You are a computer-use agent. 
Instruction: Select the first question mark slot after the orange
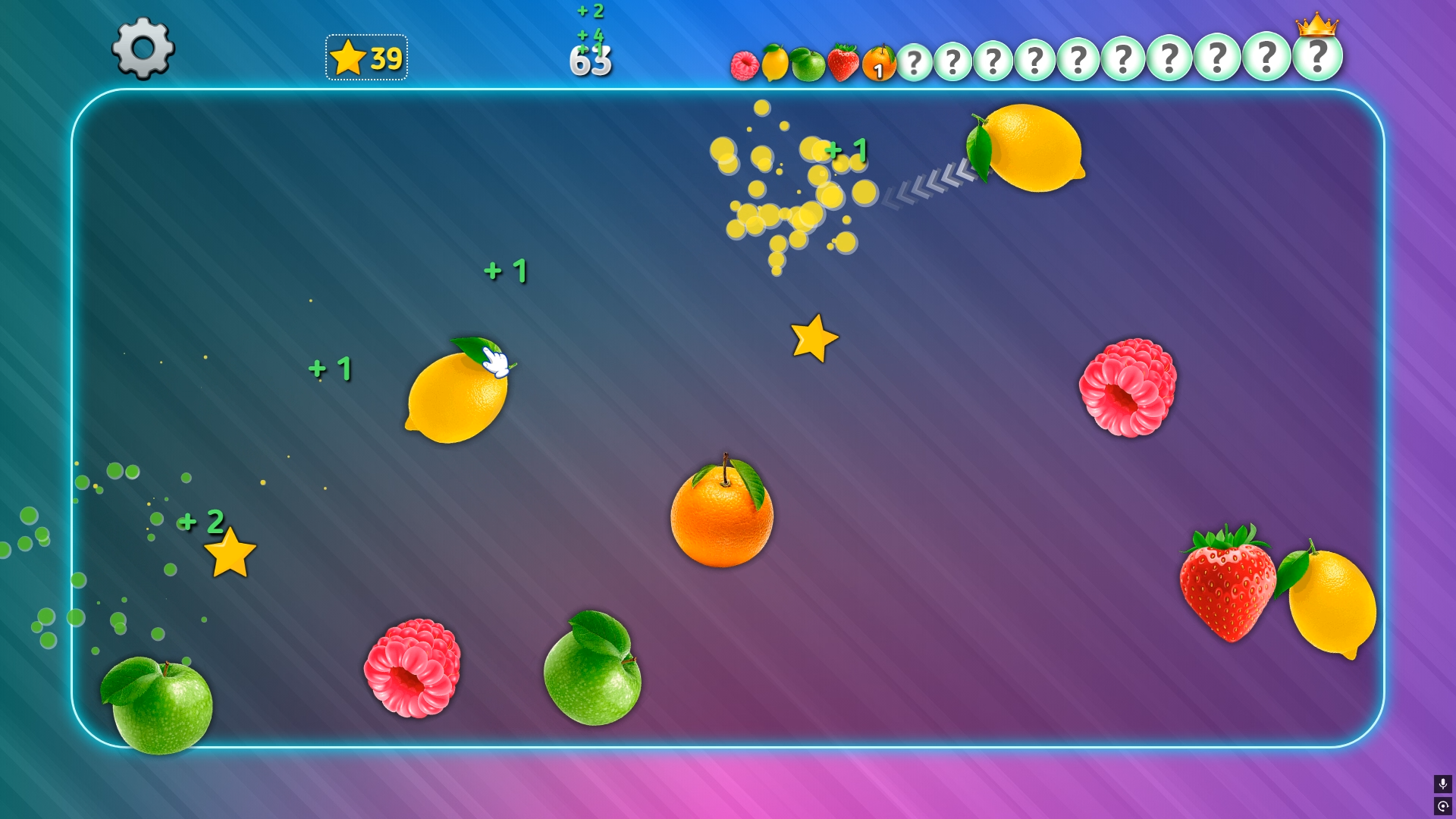pyautogui.click(x=916, y=59)
